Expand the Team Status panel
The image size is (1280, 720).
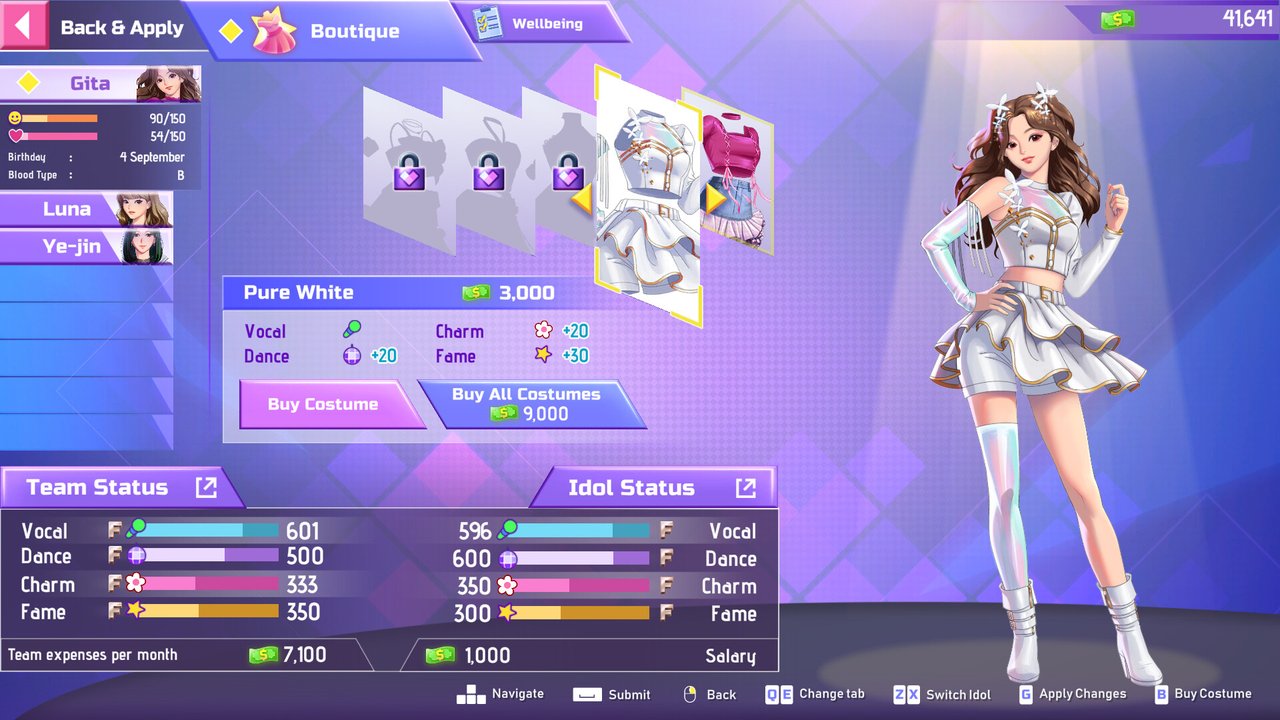[206, 487]
